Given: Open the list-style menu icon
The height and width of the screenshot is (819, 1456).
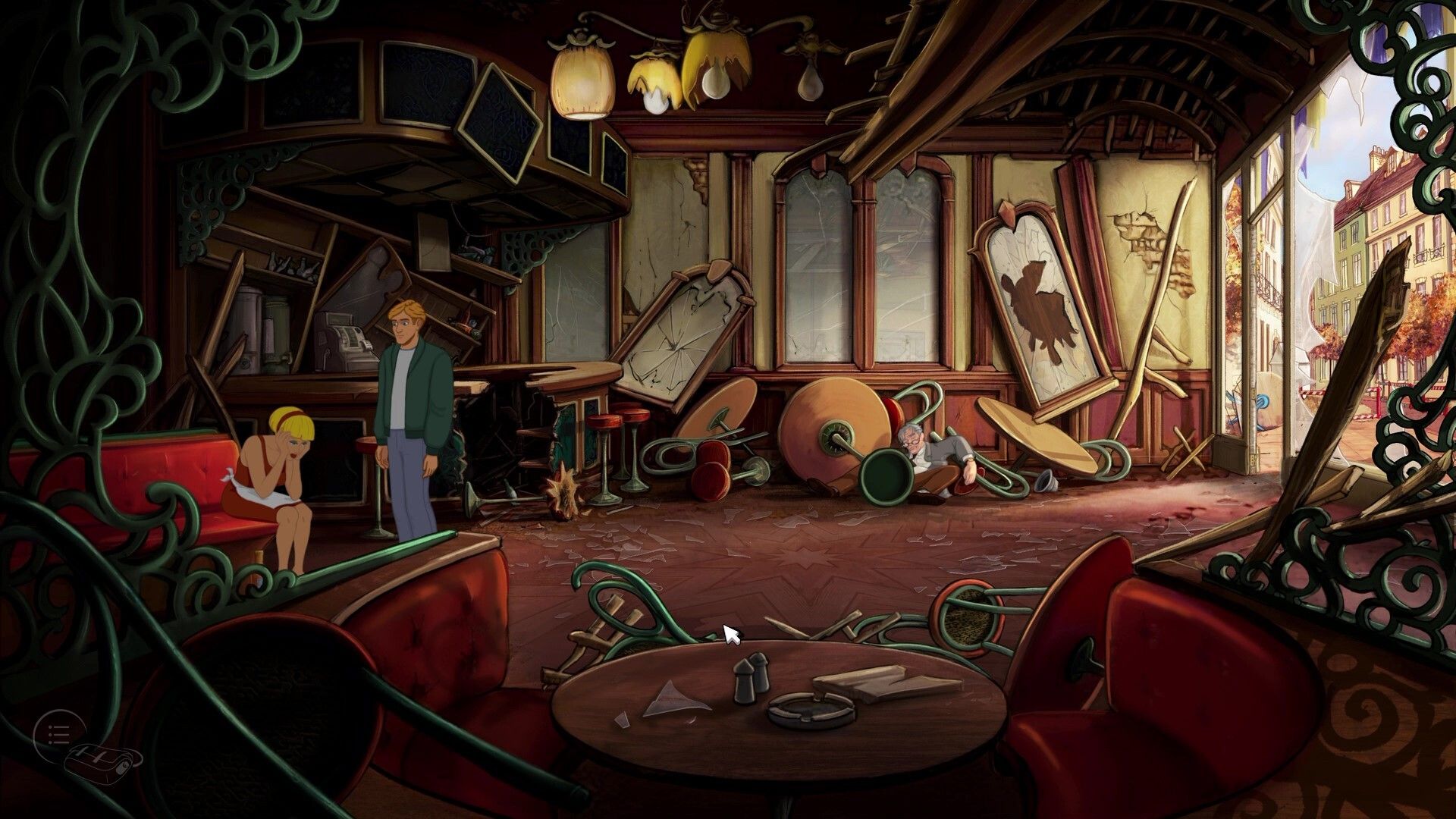Looking at the screenshot, I should coord(58,733).
